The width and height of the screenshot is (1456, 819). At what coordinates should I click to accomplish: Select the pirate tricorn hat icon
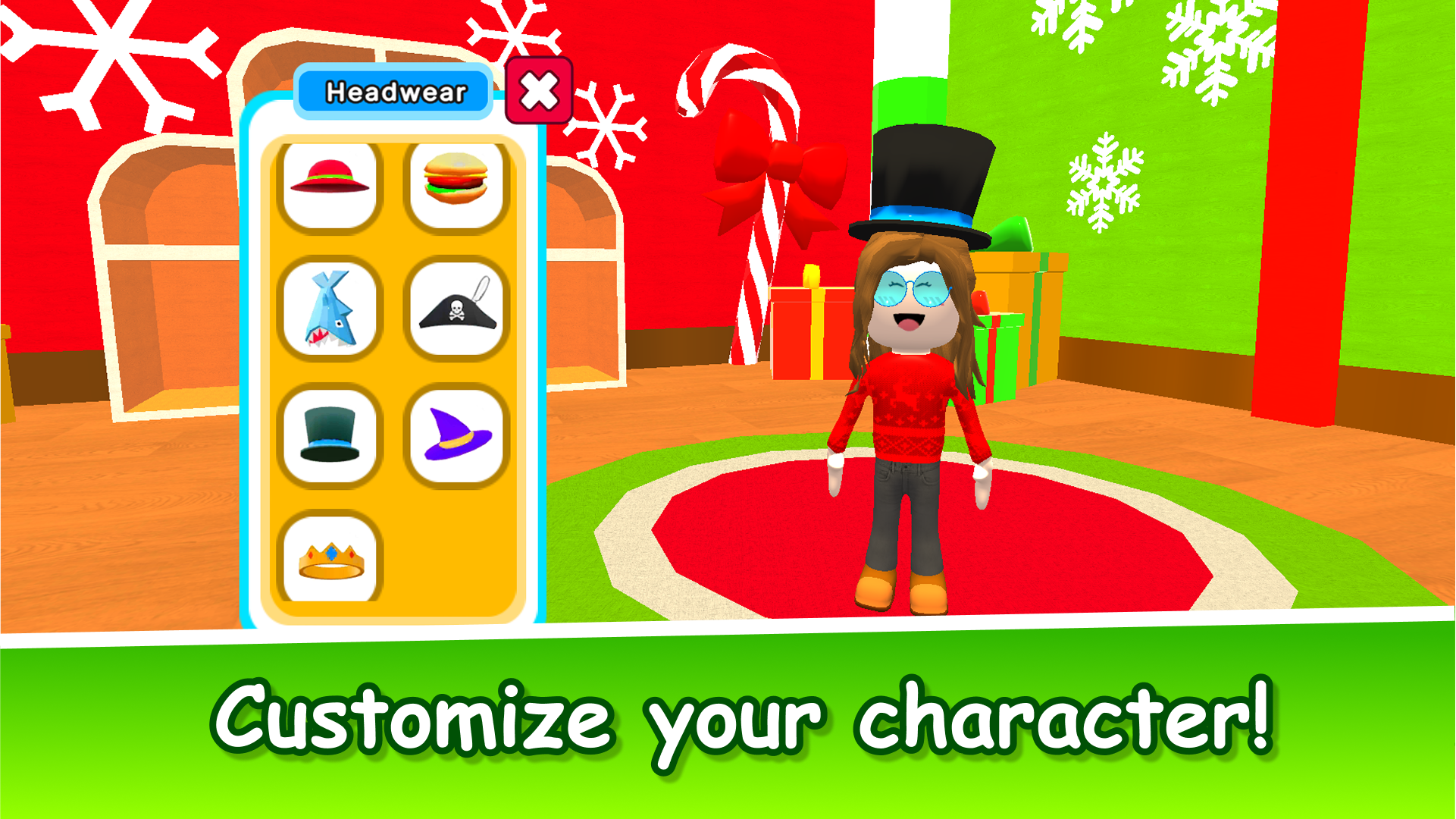(x=455, y=307)
